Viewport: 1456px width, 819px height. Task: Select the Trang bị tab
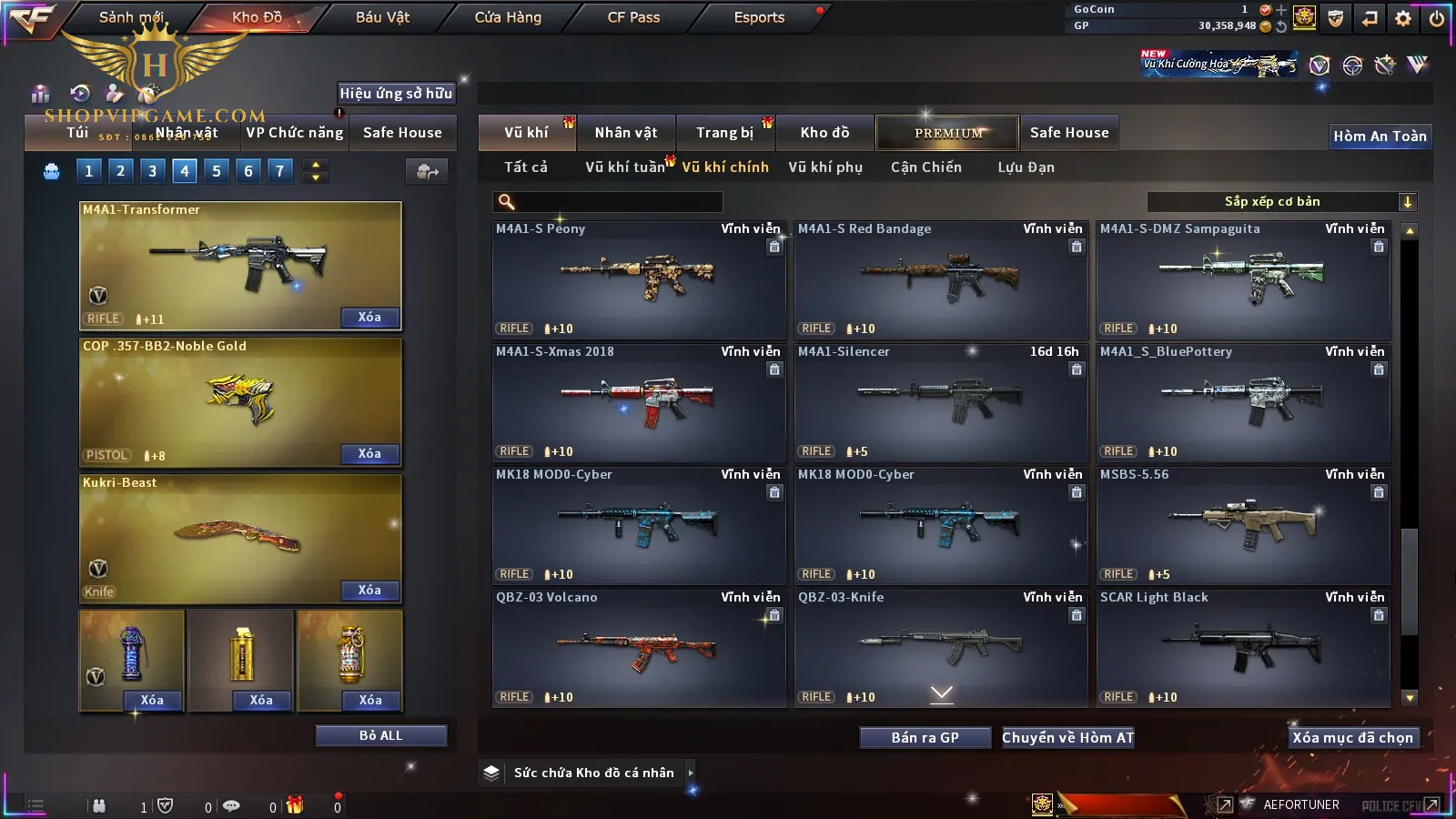[x=725, y=133]
